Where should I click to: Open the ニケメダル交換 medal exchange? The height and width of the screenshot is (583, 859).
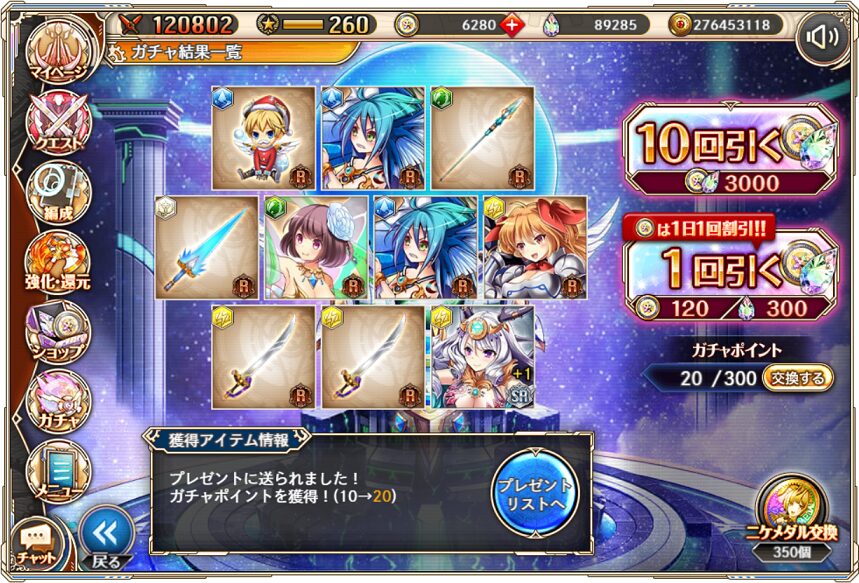coord(793,513)
